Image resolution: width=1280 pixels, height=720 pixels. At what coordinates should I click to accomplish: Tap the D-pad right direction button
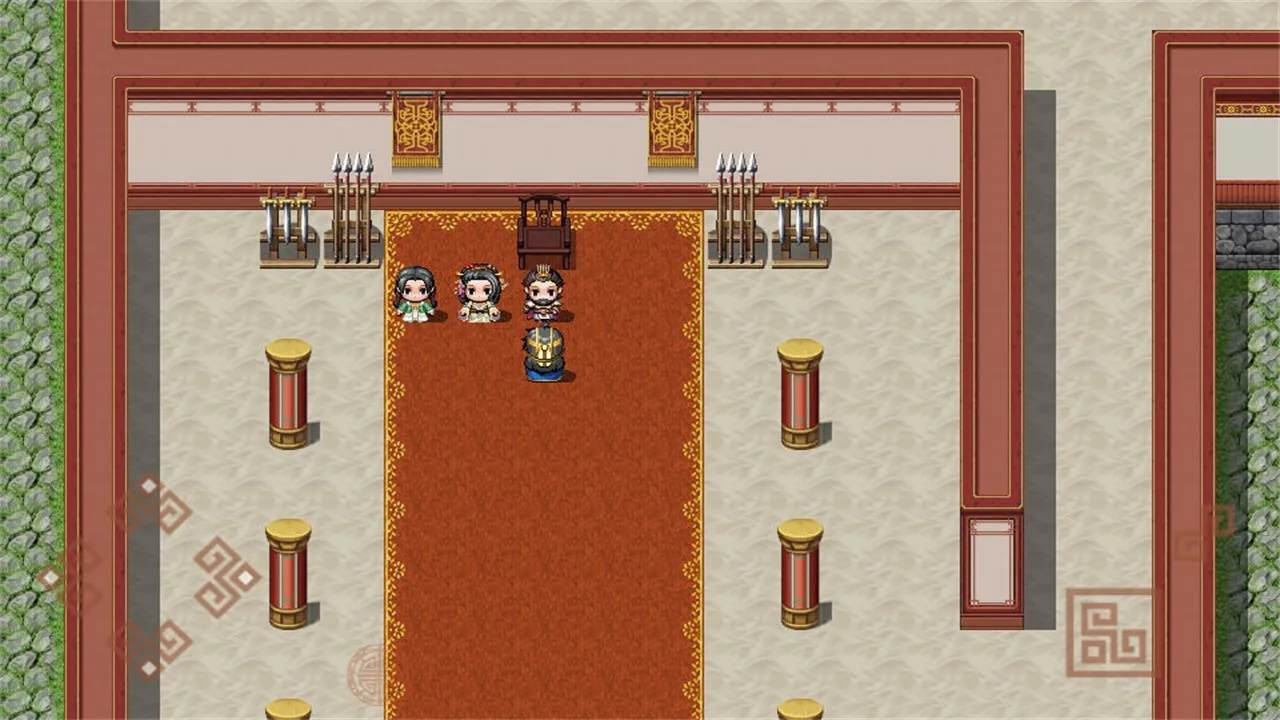tap(226, 577)
